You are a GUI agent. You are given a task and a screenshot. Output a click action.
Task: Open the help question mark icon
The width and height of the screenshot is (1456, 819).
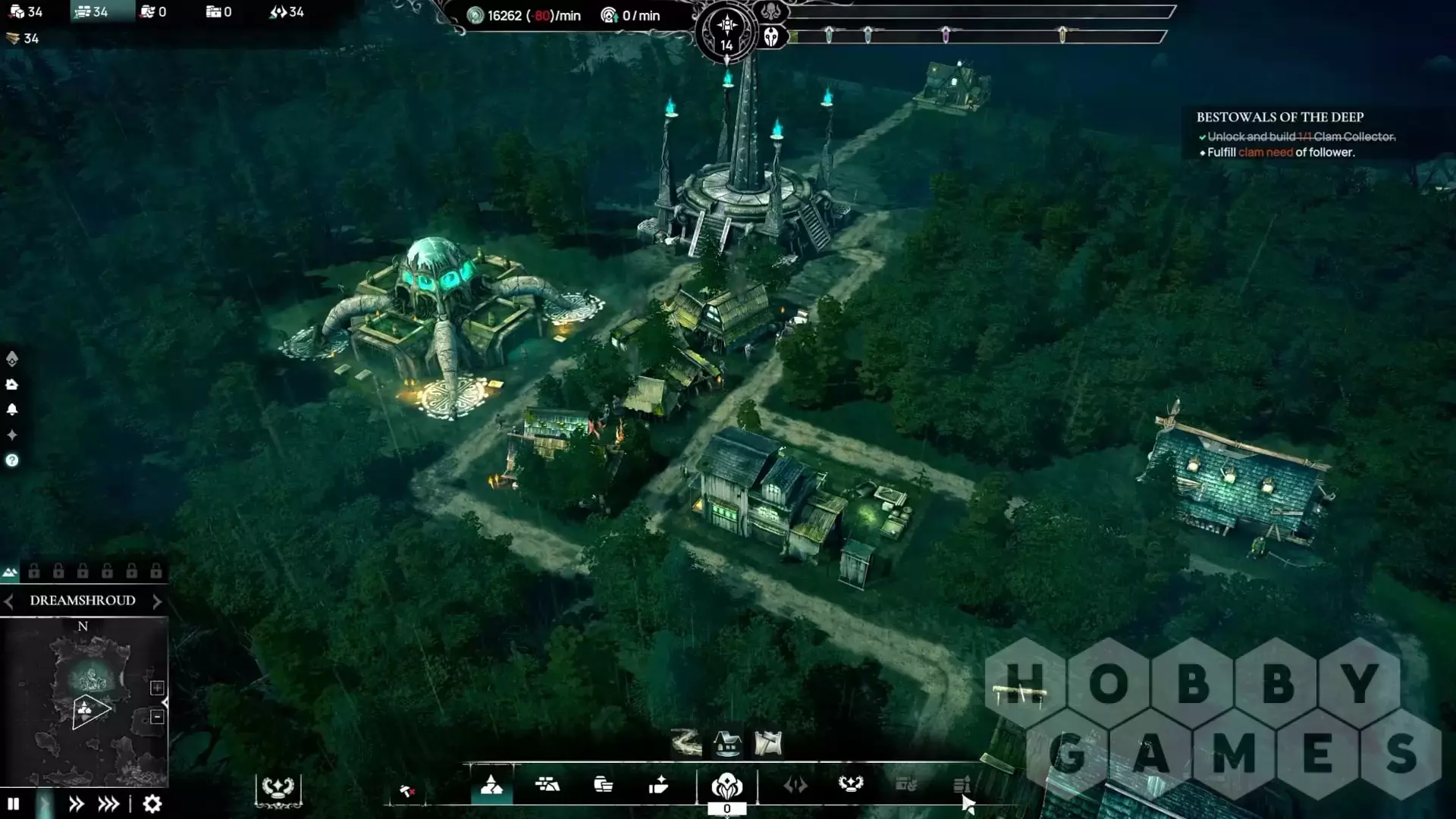[x=12, y=460]
